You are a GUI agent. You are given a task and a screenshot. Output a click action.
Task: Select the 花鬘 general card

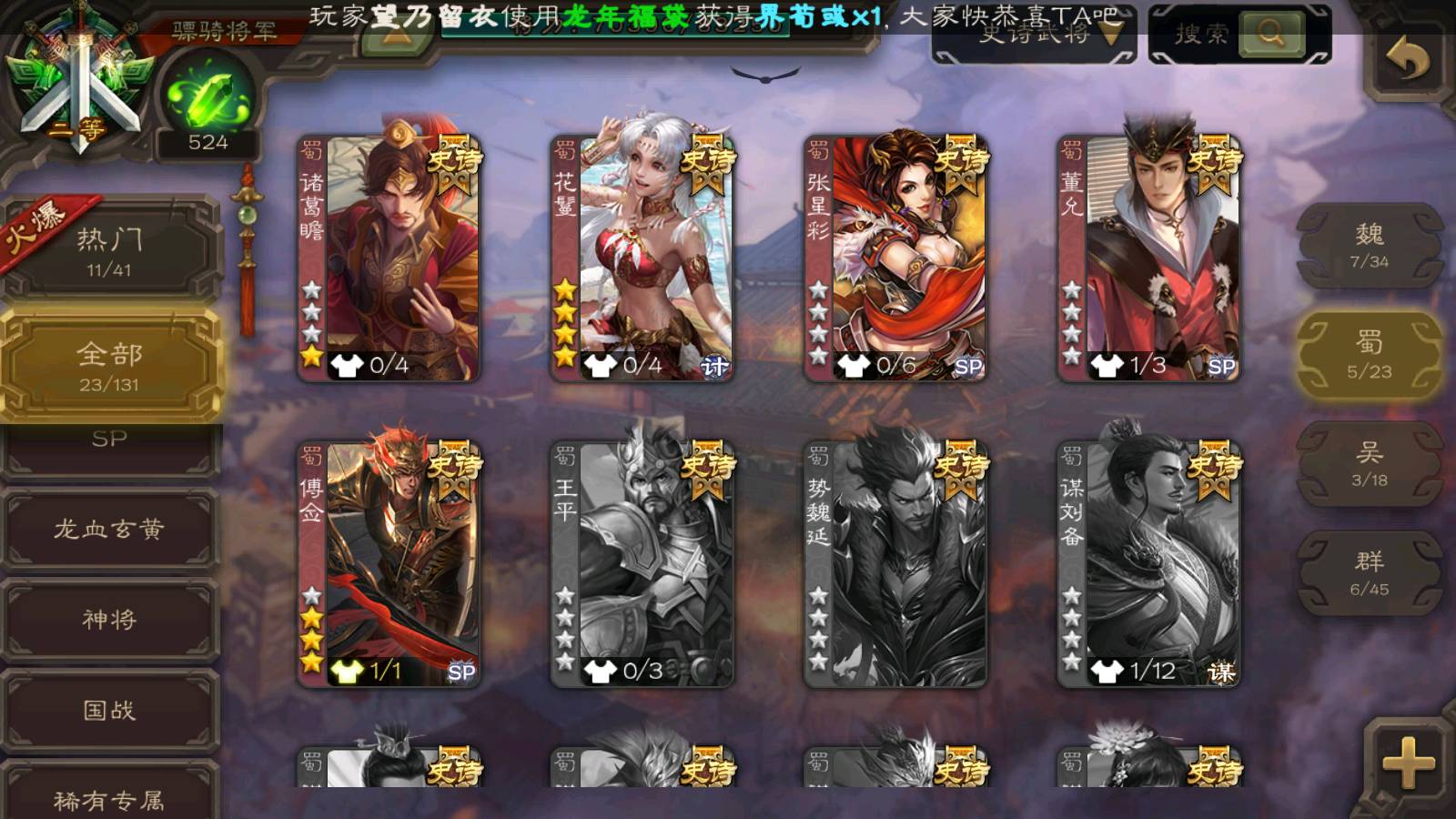click(x=642, y=258)
